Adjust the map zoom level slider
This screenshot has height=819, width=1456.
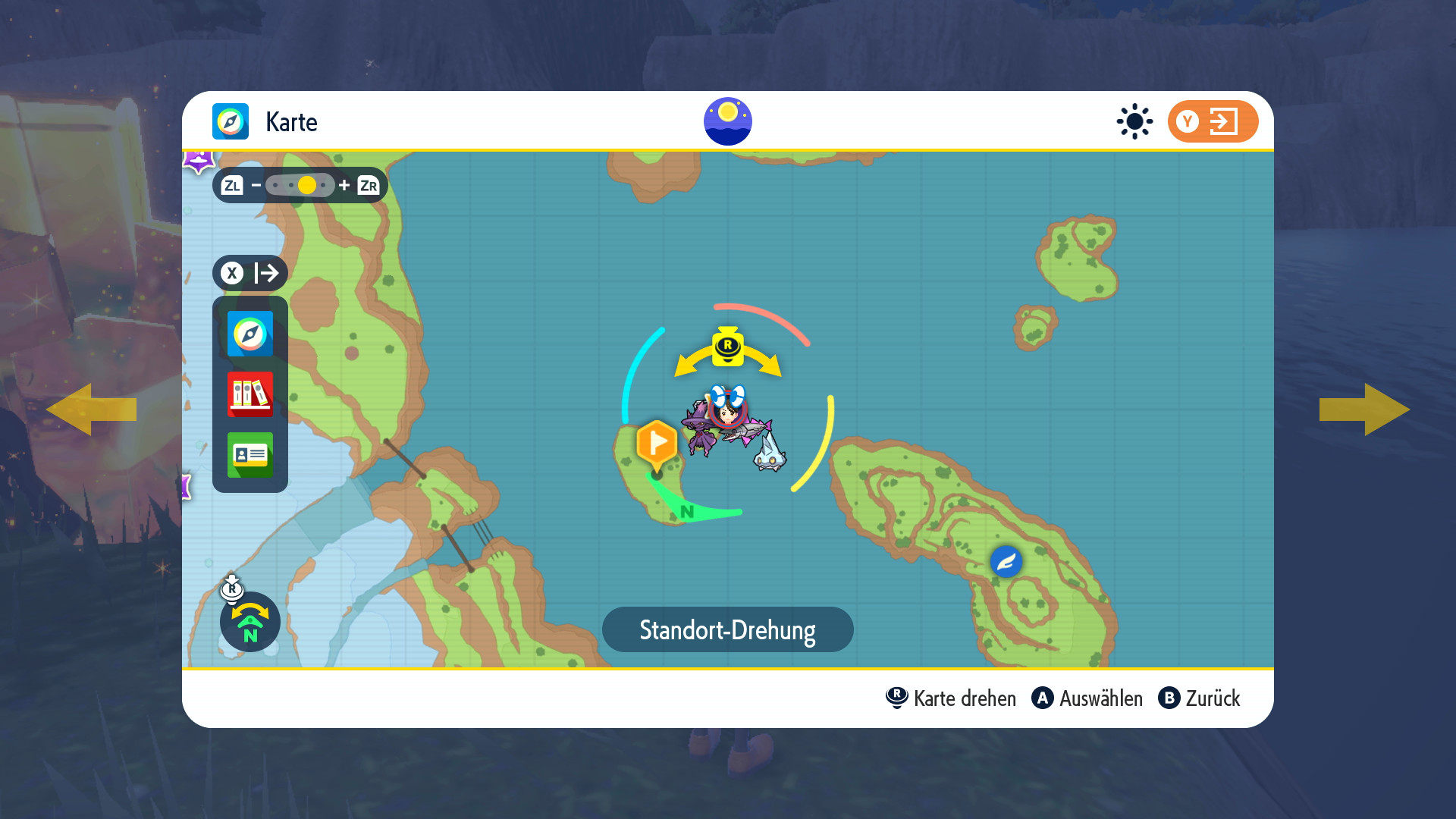300,185
